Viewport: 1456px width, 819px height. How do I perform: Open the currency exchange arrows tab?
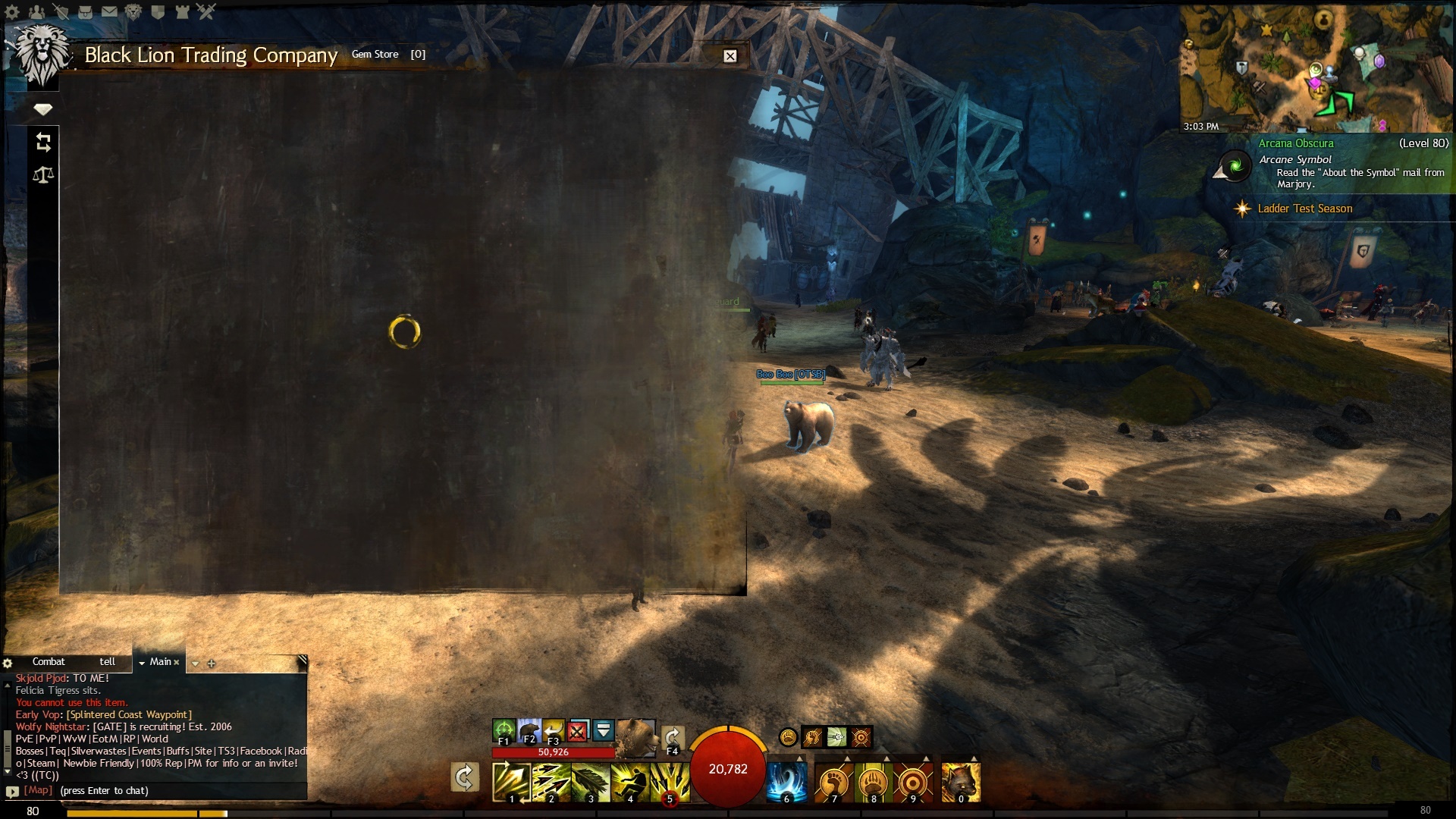[x=43, y=142]
